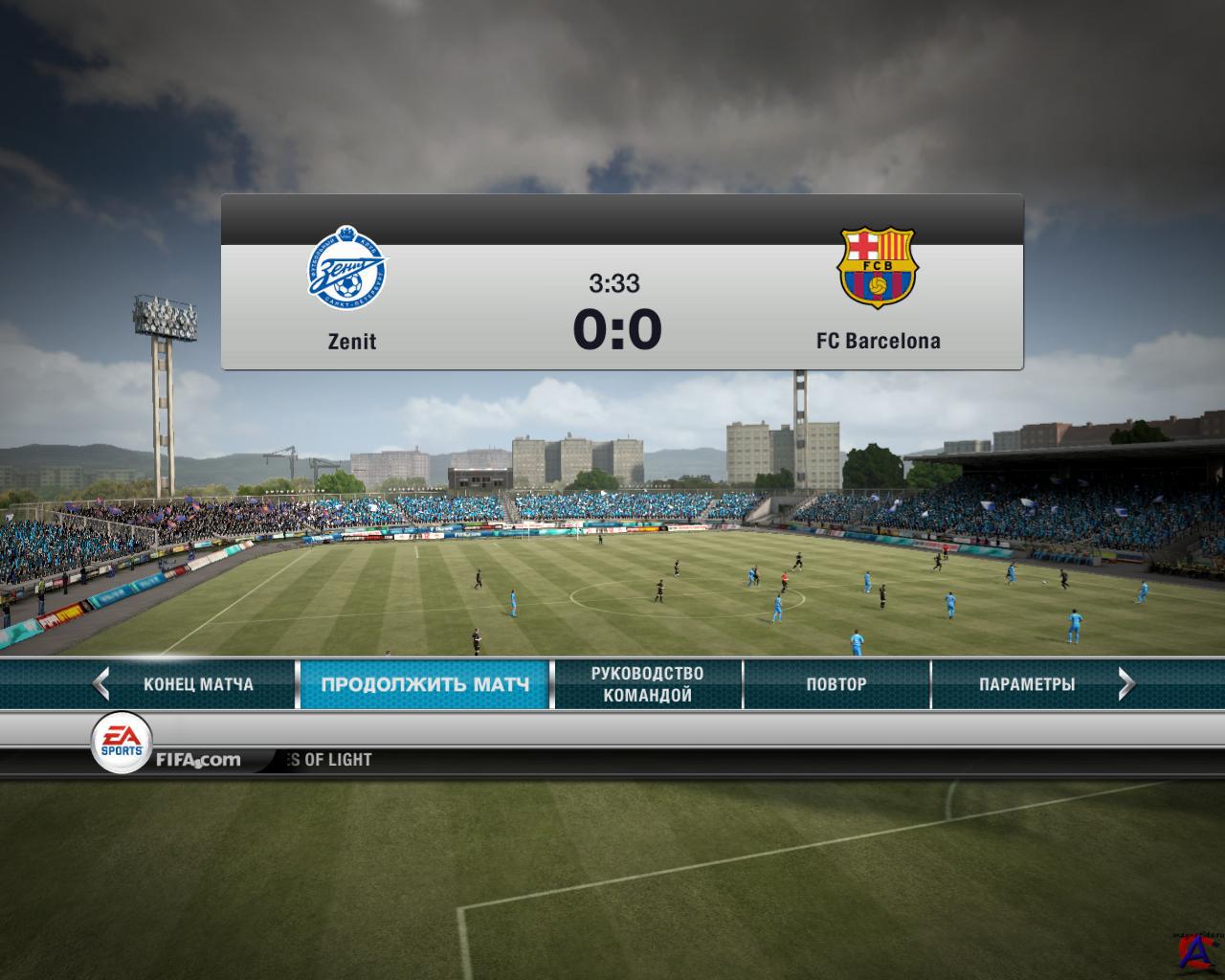
Task: Open the Параметры settings menu
Action: click(x=1026, y=684)
